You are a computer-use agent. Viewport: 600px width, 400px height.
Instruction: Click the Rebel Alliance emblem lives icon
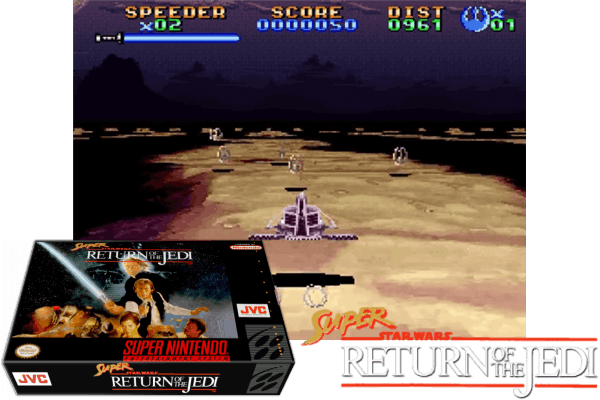pyautogui.click(x=474, y=17)
